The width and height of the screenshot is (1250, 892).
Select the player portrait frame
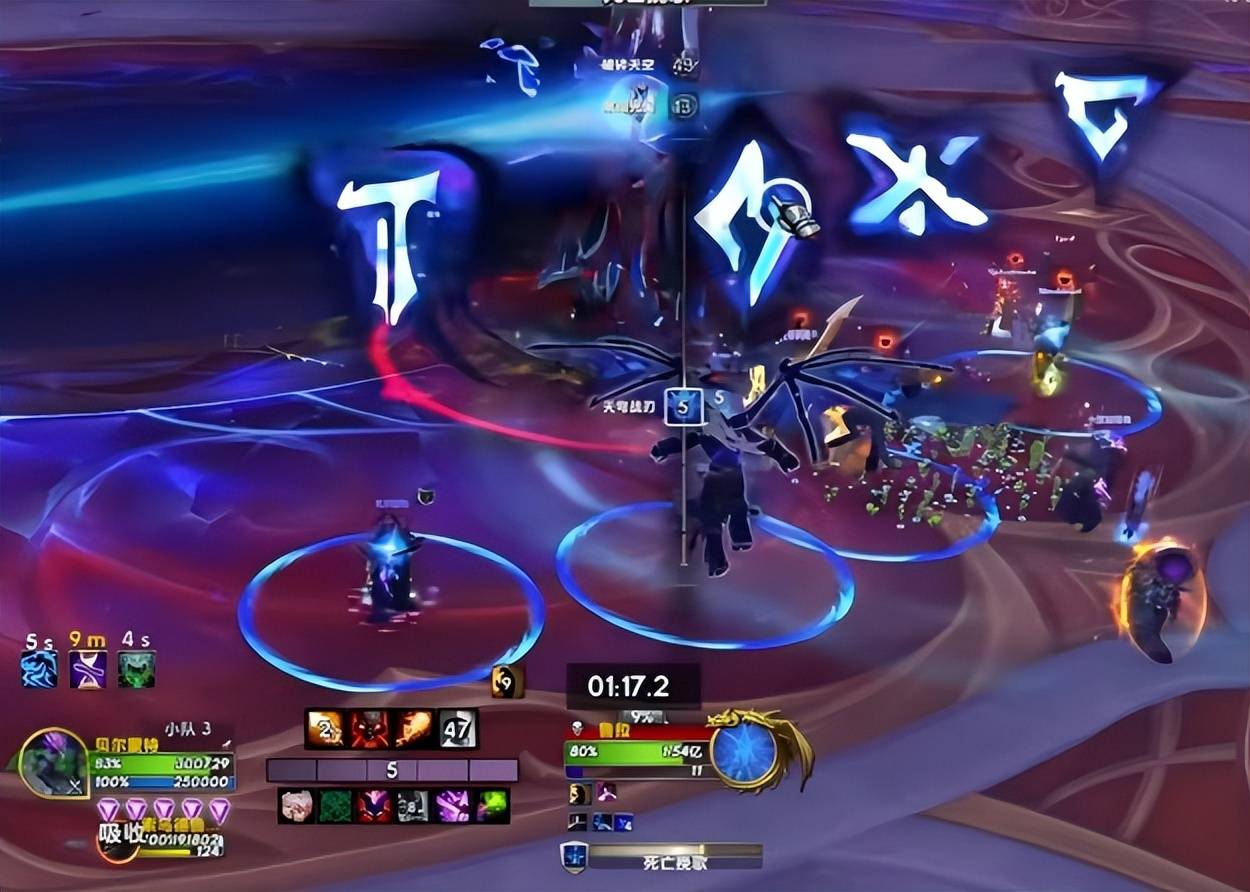coord(53,763)
